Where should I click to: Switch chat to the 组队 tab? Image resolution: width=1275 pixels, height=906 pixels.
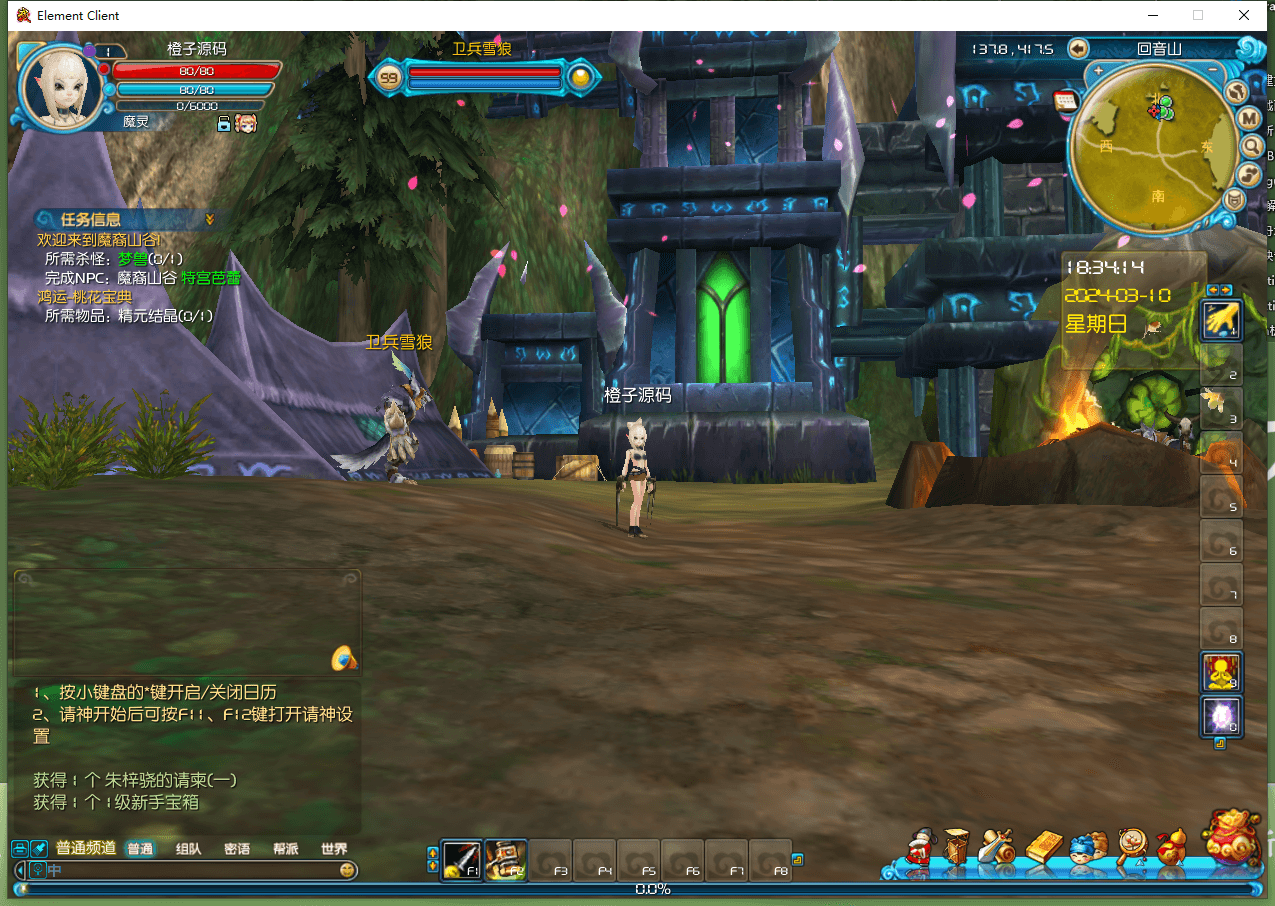[x=188, y=849]
